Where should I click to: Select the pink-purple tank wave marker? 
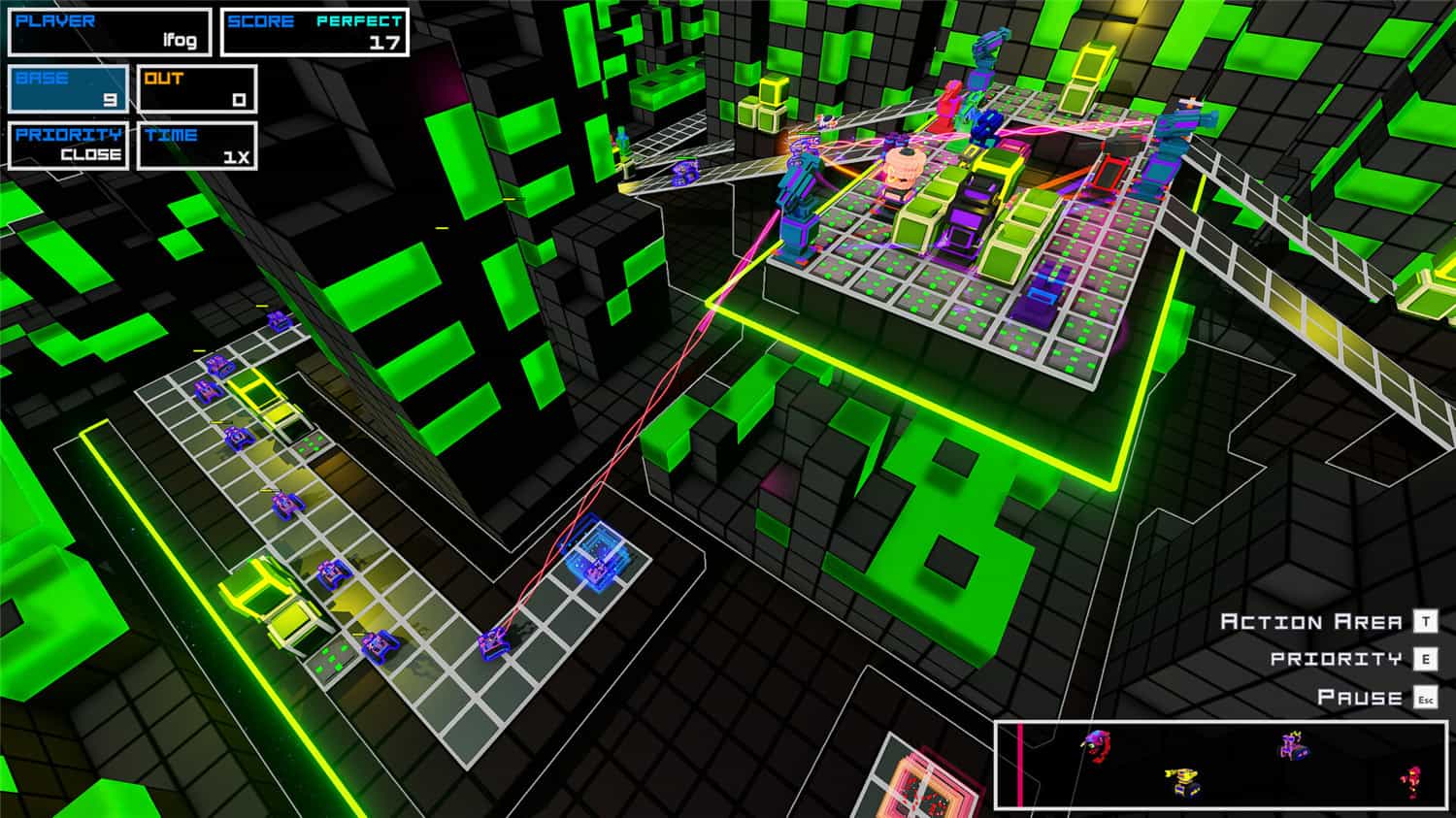pyautogui.click(x=1291, y=746)
